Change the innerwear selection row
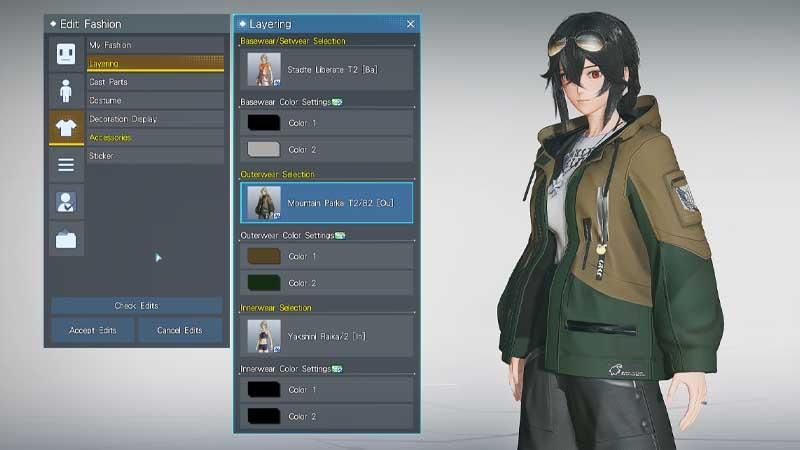The height and width of the screenshot is (450, 800). [x=326, y=336]
